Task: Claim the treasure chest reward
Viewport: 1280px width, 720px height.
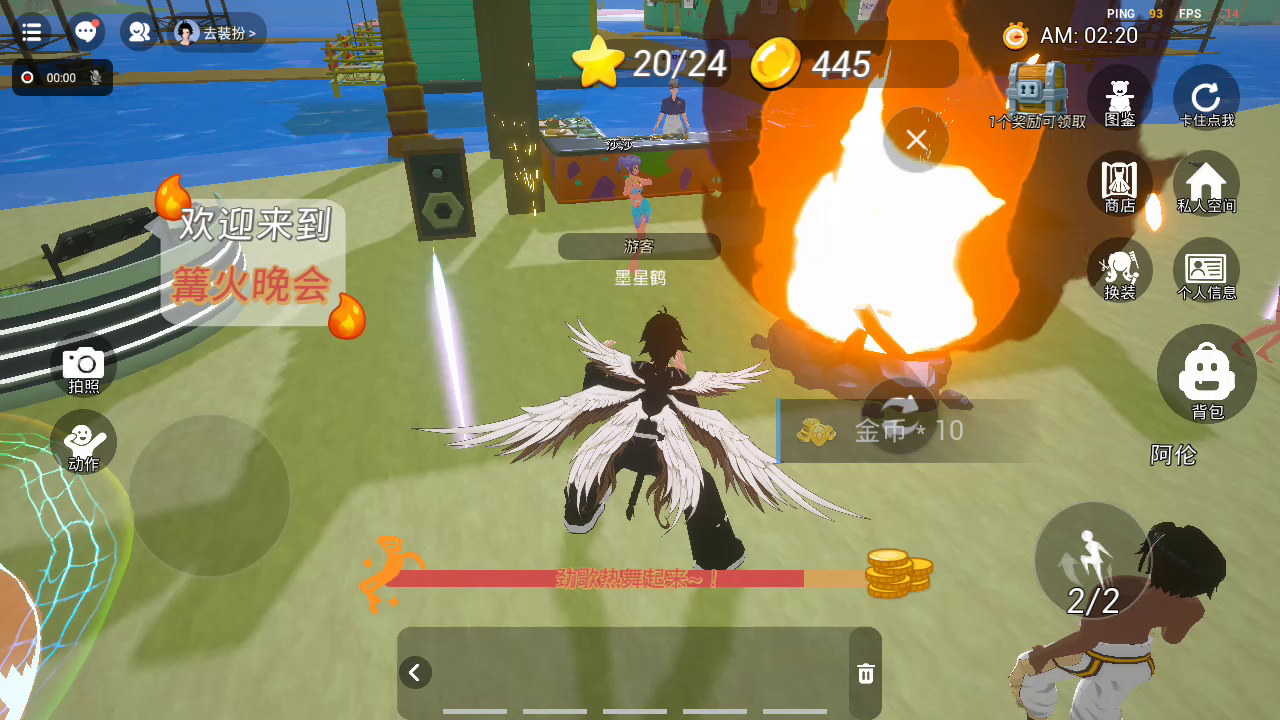Action: pyautogui.click(x=1037, y=90)
